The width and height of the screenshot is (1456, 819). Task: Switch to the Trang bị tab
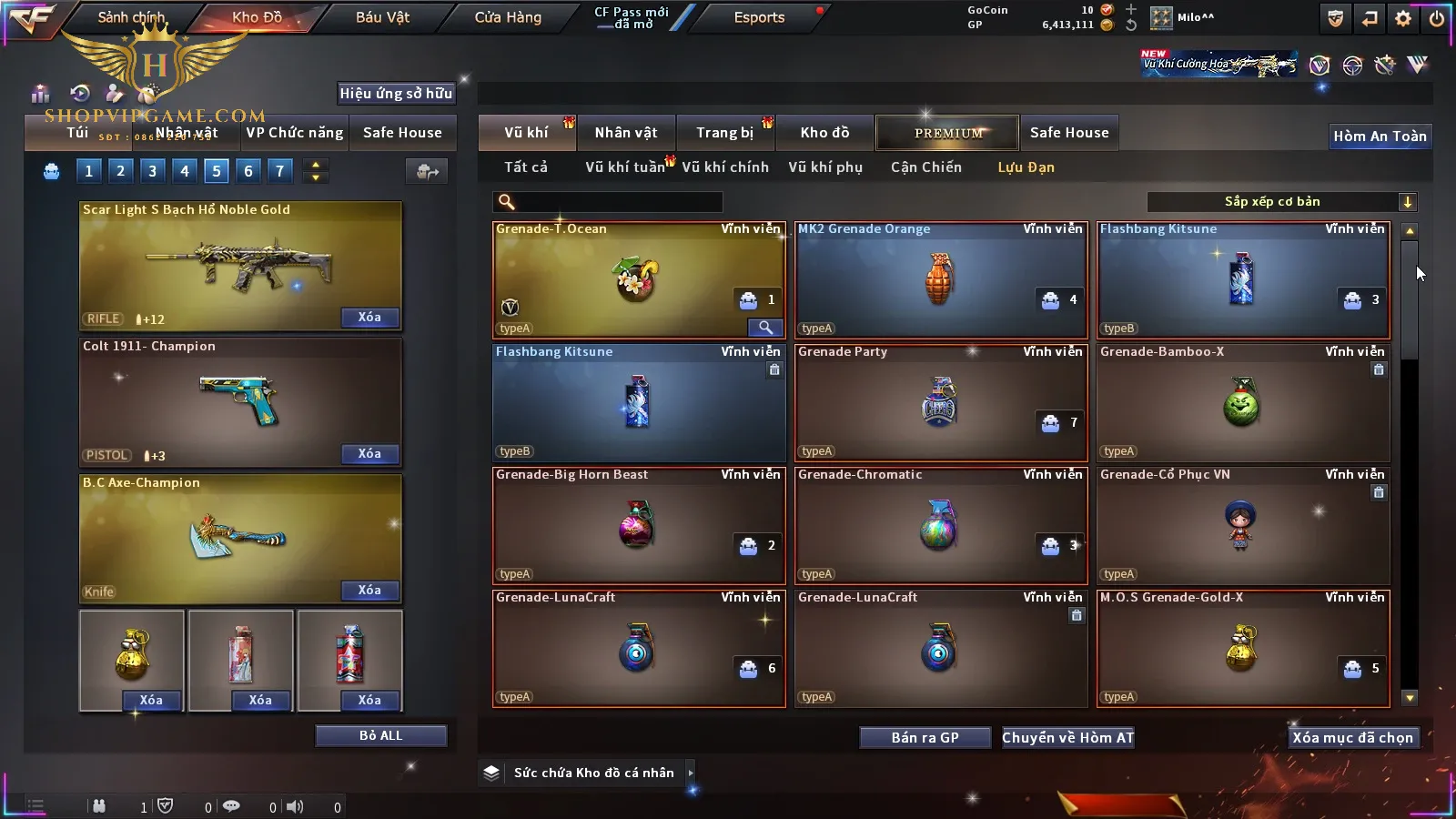pyautogui.click(x=724, y=133)
